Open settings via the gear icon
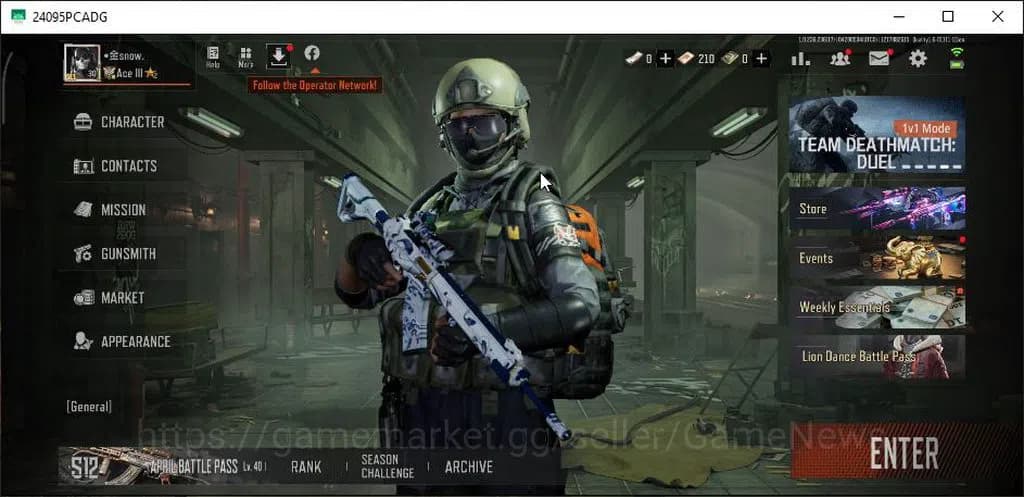 (917, 59)
